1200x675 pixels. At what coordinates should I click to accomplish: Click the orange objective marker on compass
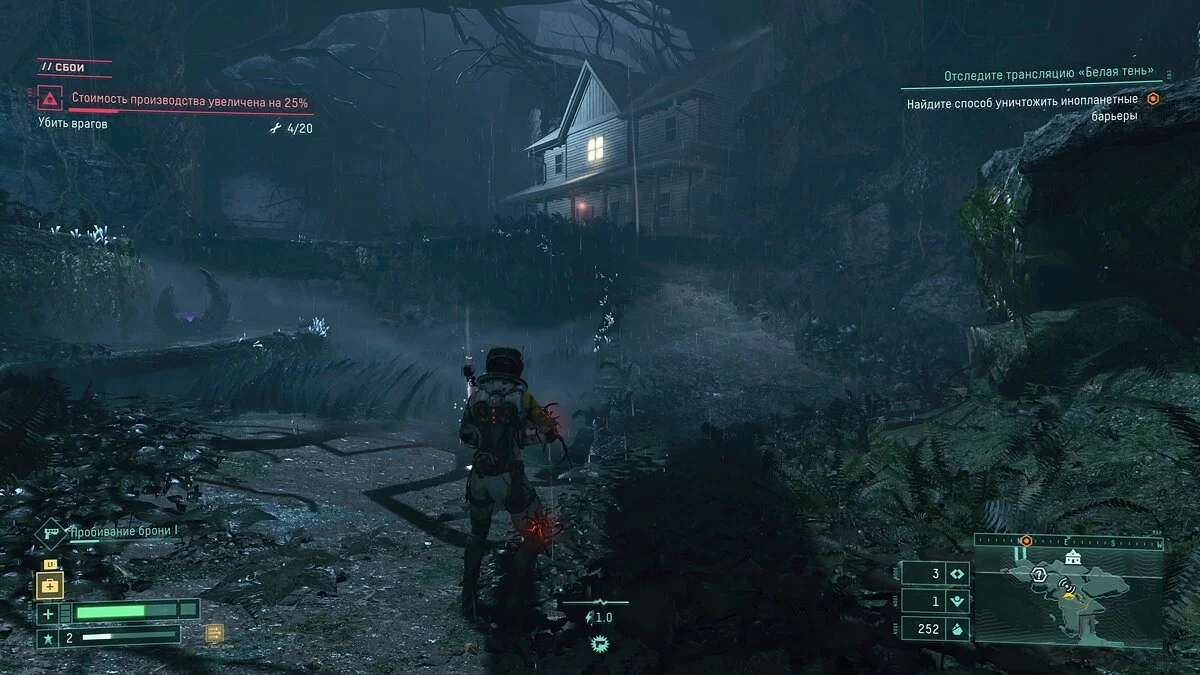coord(1026,541)
